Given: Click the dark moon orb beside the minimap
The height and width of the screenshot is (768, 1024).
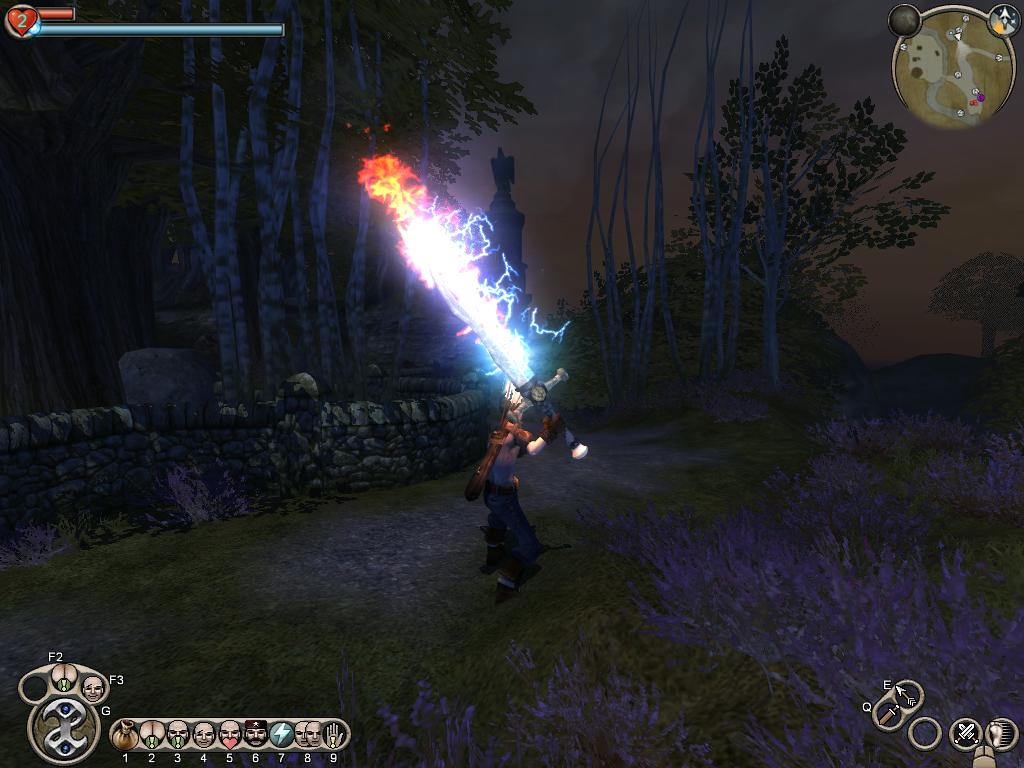Looking at the screenshot, I should [905, 21].
